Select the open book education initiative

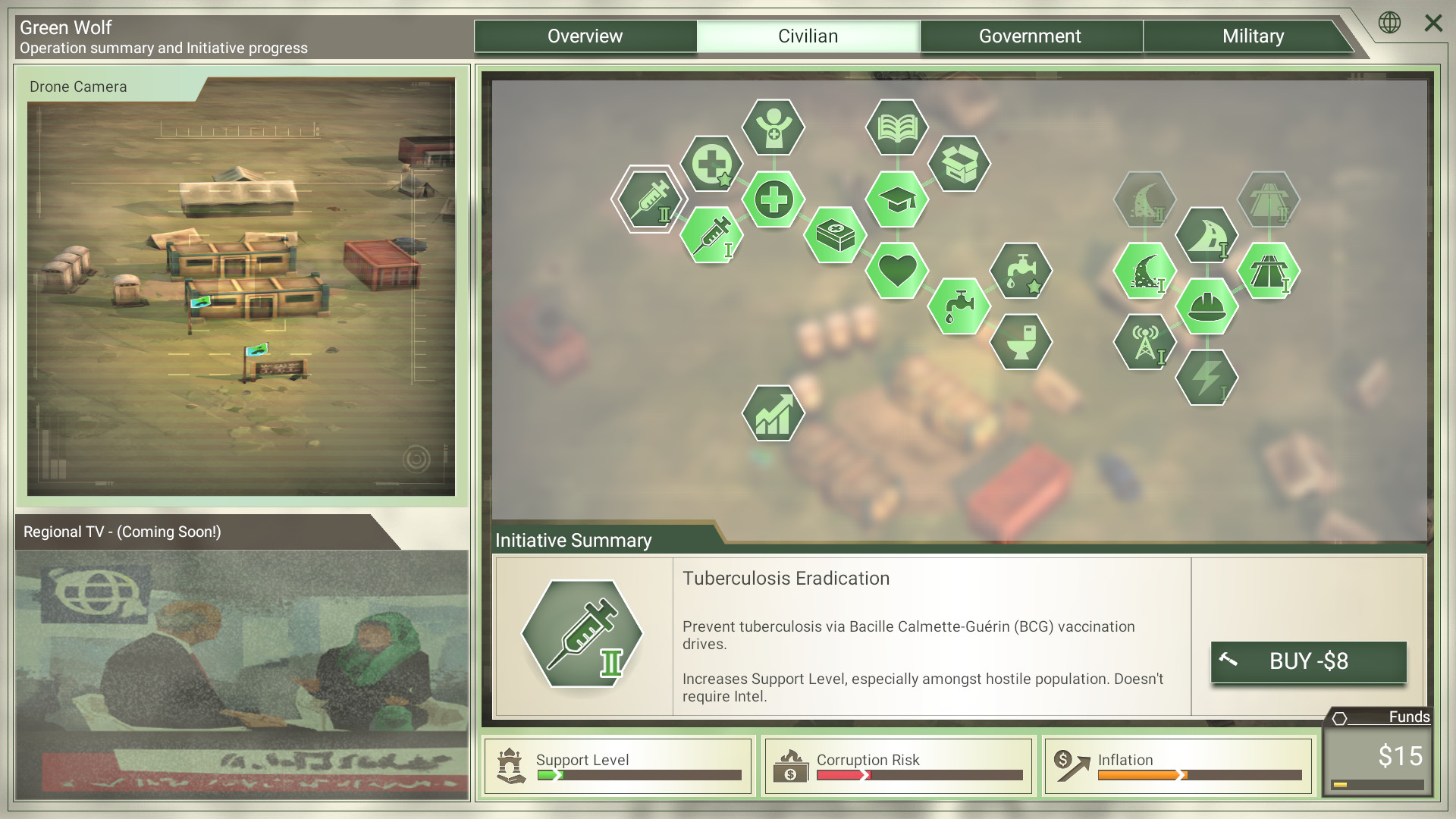(896, 127)
